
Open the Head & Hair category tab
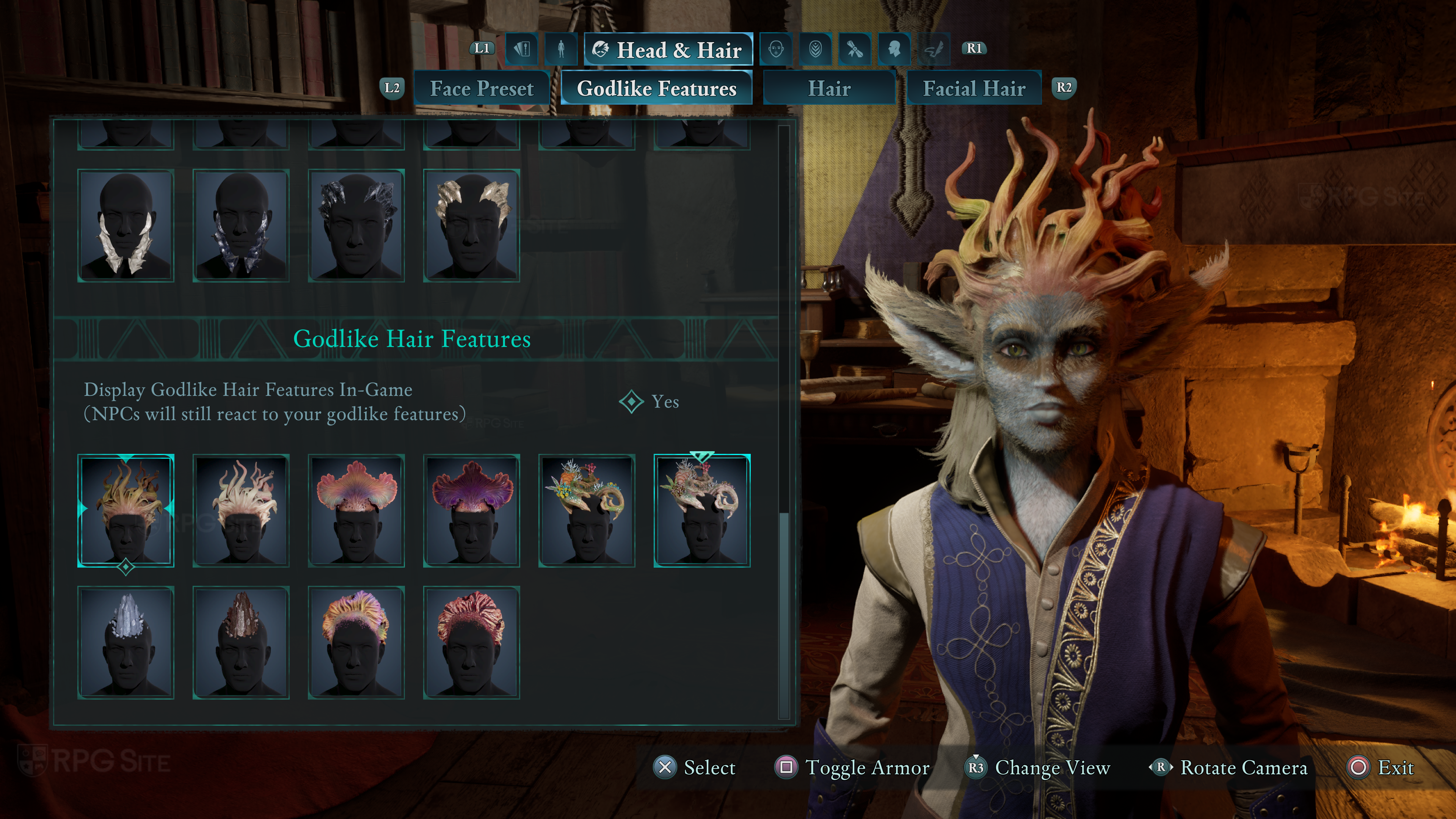tap(668, 50)
